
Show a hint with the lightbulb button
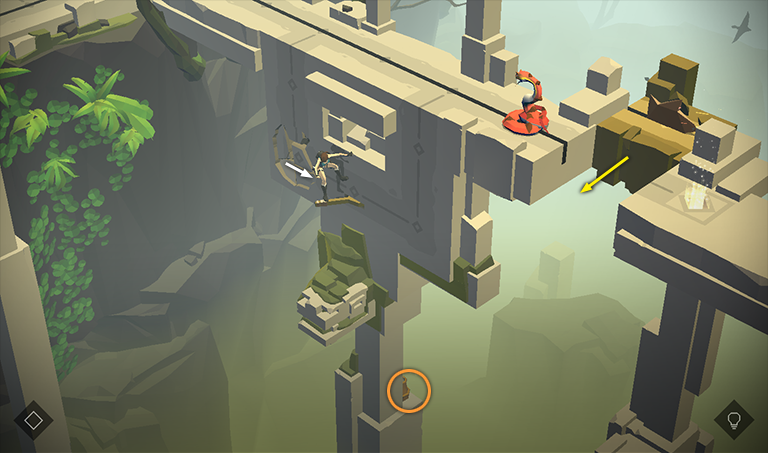click(734, 420)
